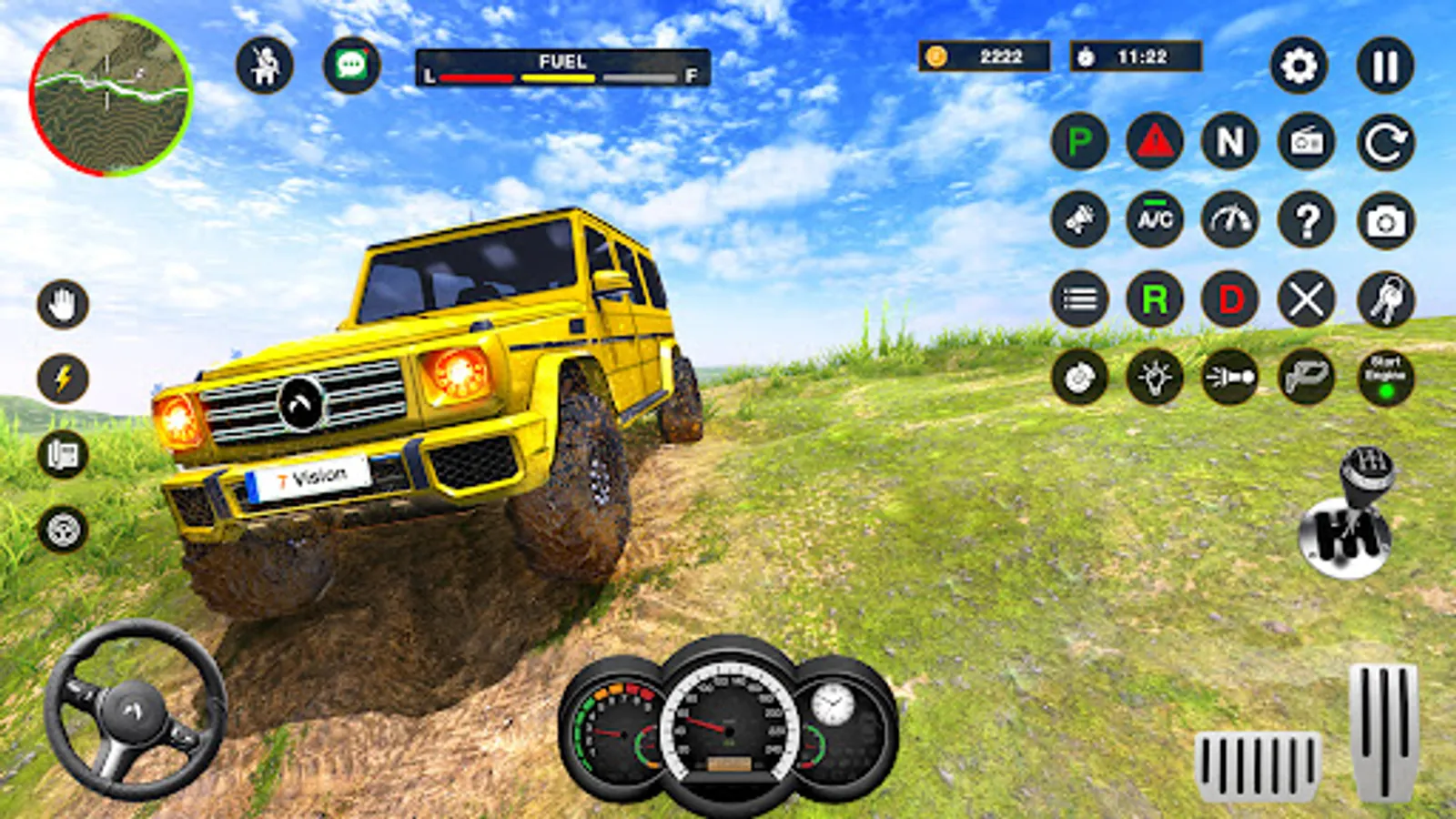This screenshot has height=819, width=1456.
Task: Tap the circular arrow reset button
Action: coord(1386,142)
